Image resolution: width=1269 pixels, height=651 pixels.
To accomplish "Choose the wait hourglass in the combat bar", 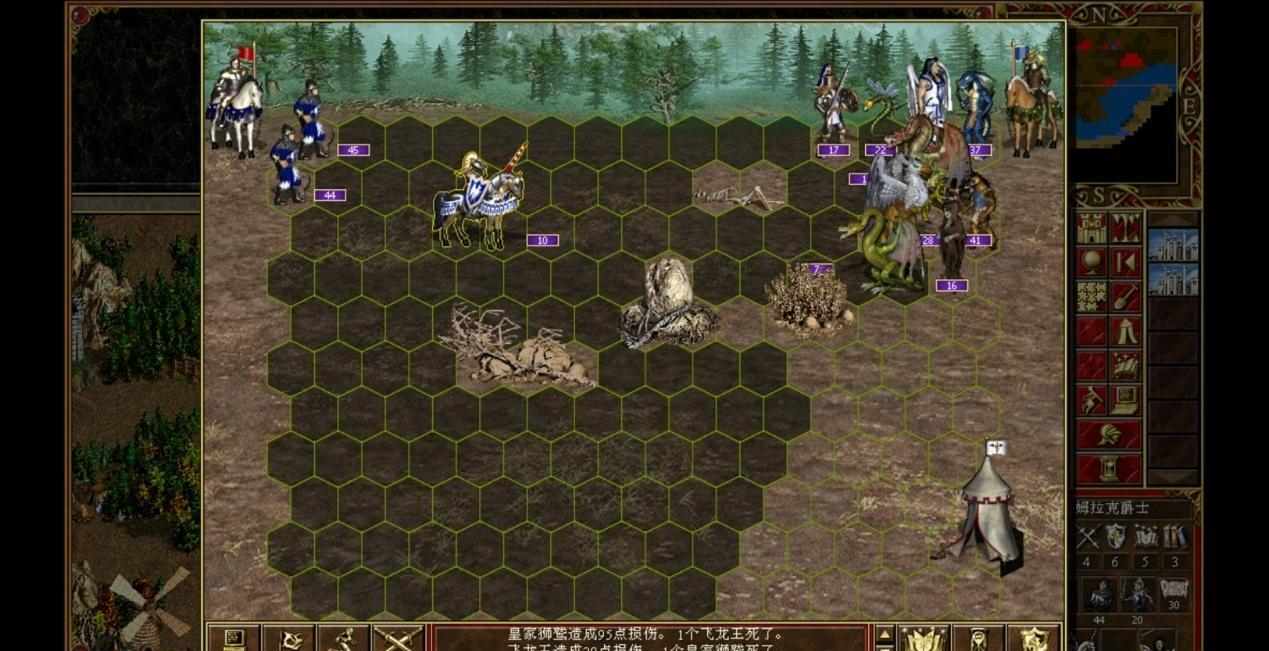I will [978, 638].
